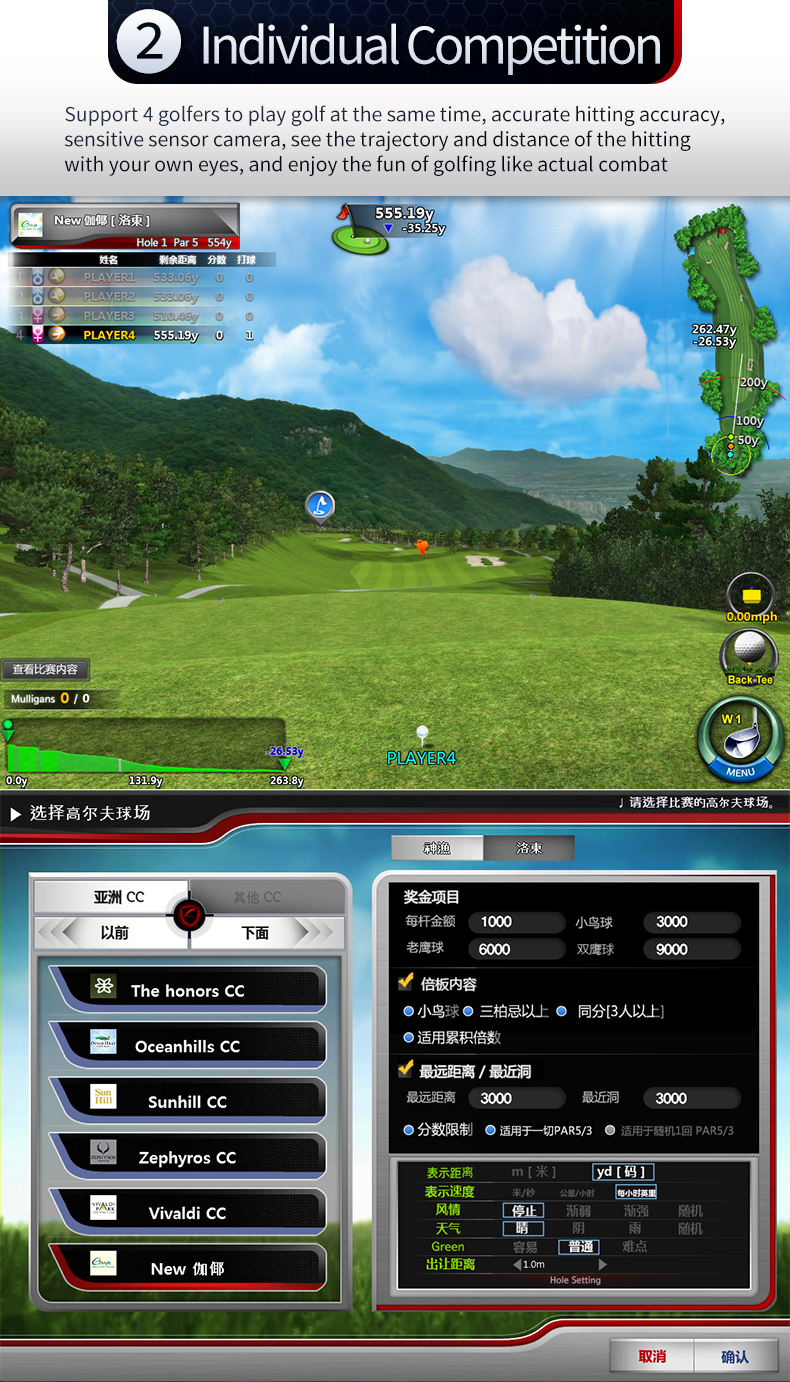Go to previous page with 以前 button
This screenshot has width=790, height=1382.
113,933
